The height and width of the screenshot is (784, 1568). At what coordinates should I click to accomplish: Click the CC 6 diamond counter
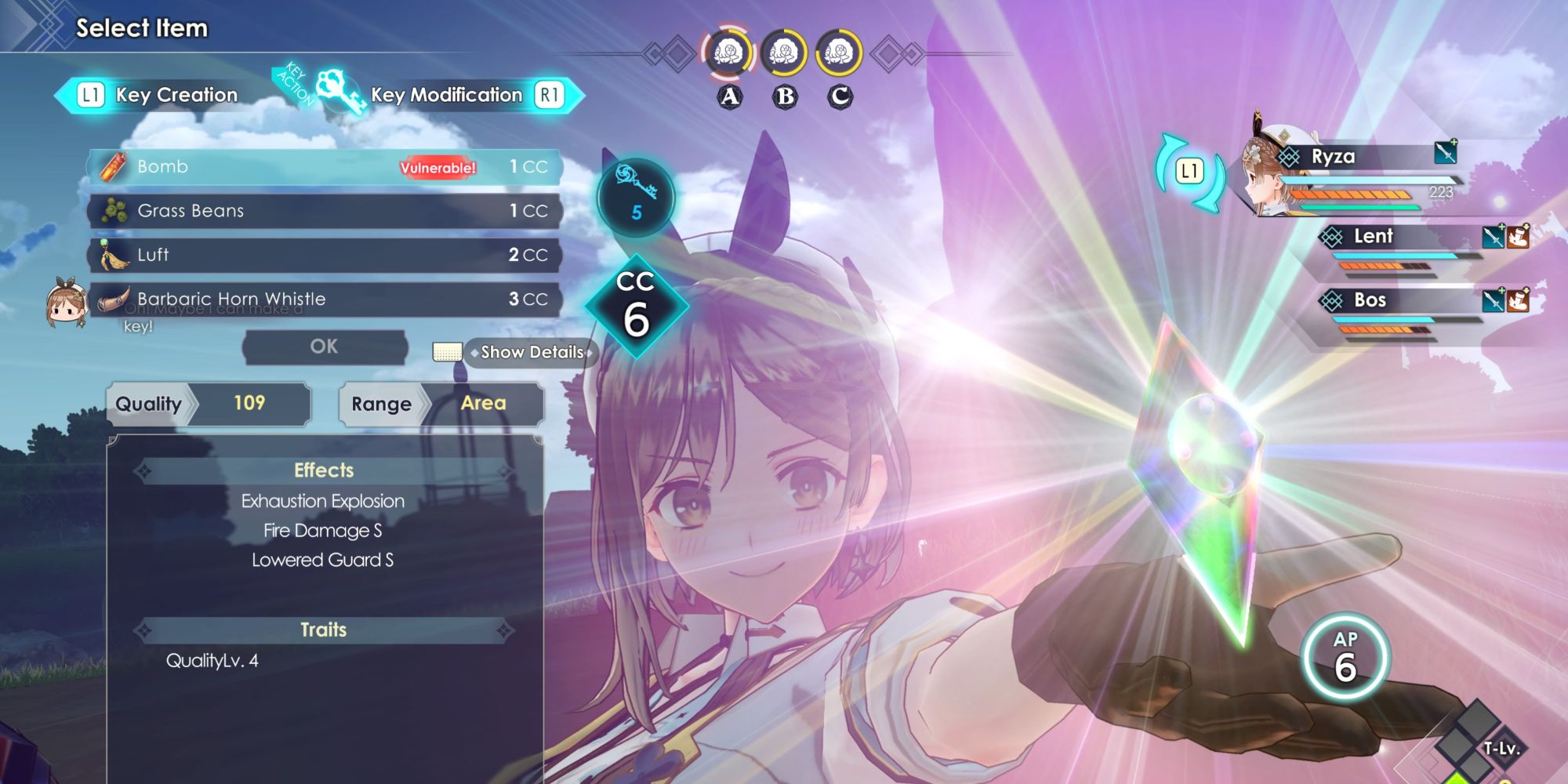point(637,306)
